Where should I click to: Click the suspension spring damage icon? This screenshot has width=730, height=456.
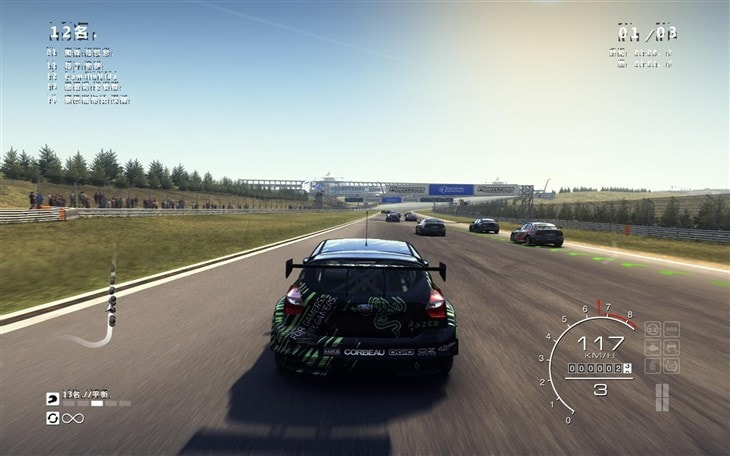pos(652,366)
